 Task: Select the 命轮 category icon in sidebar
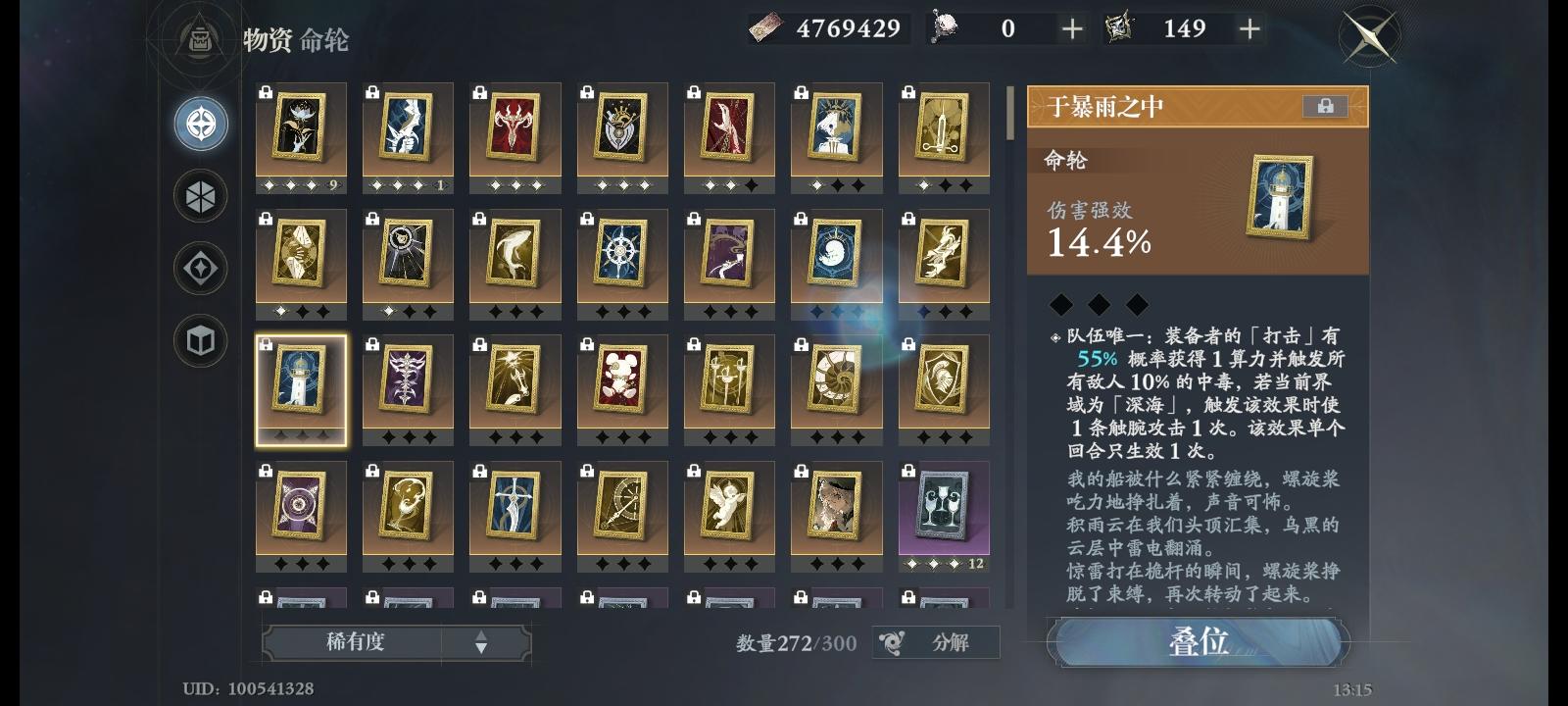pos(200,123)
